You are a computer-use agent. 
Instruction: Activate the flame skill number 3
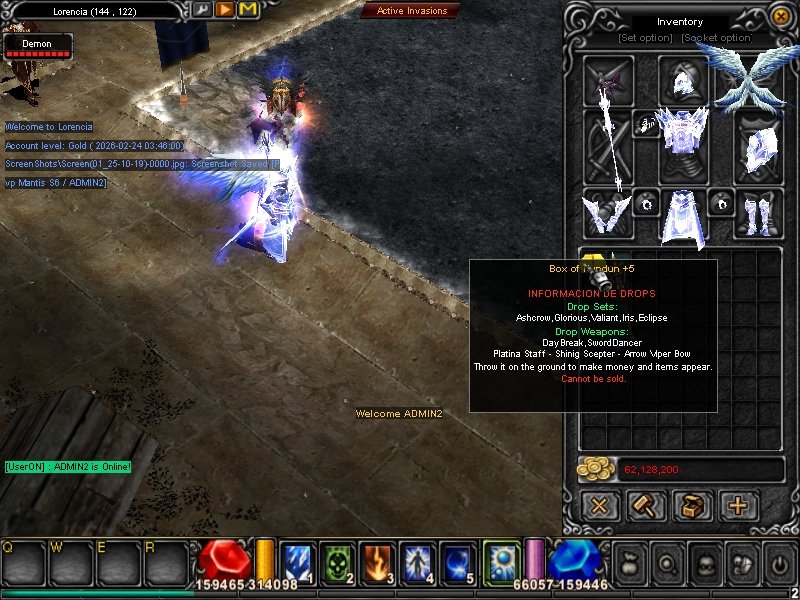pyautogui.click(x=378, y=563)
